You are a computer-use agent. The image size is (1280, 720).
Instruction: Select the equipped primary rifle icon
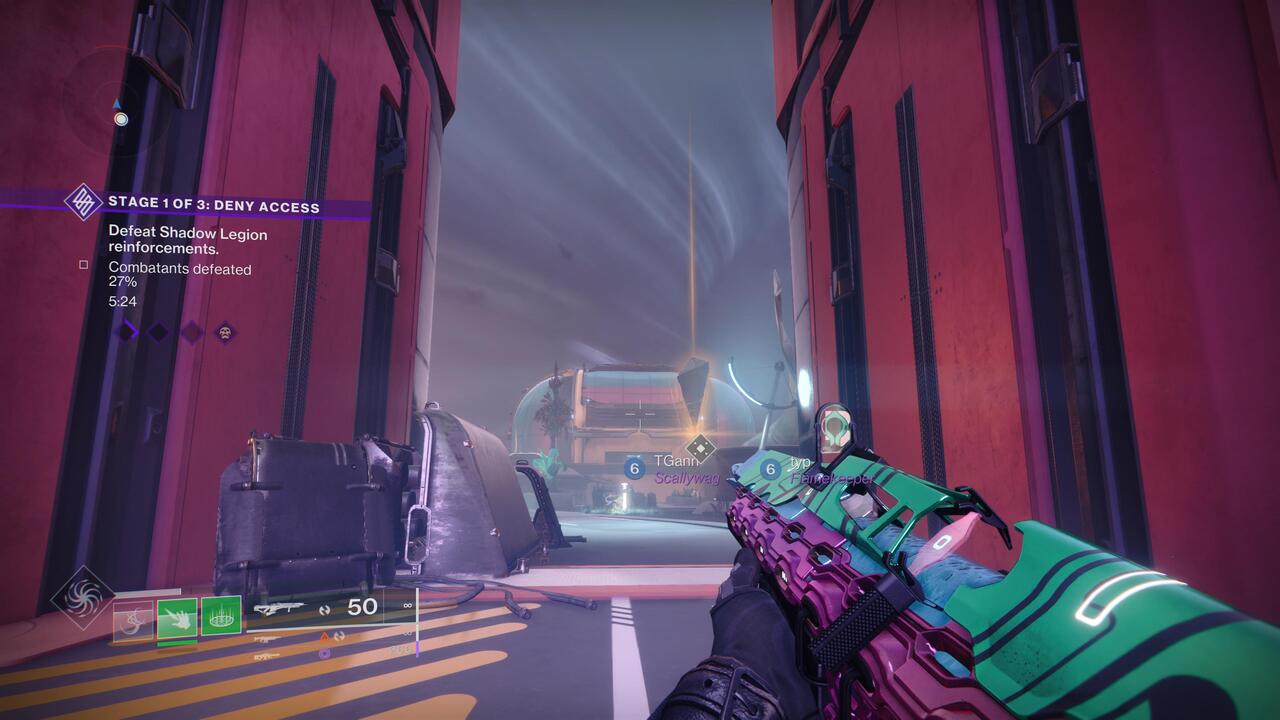pos(282,607)
